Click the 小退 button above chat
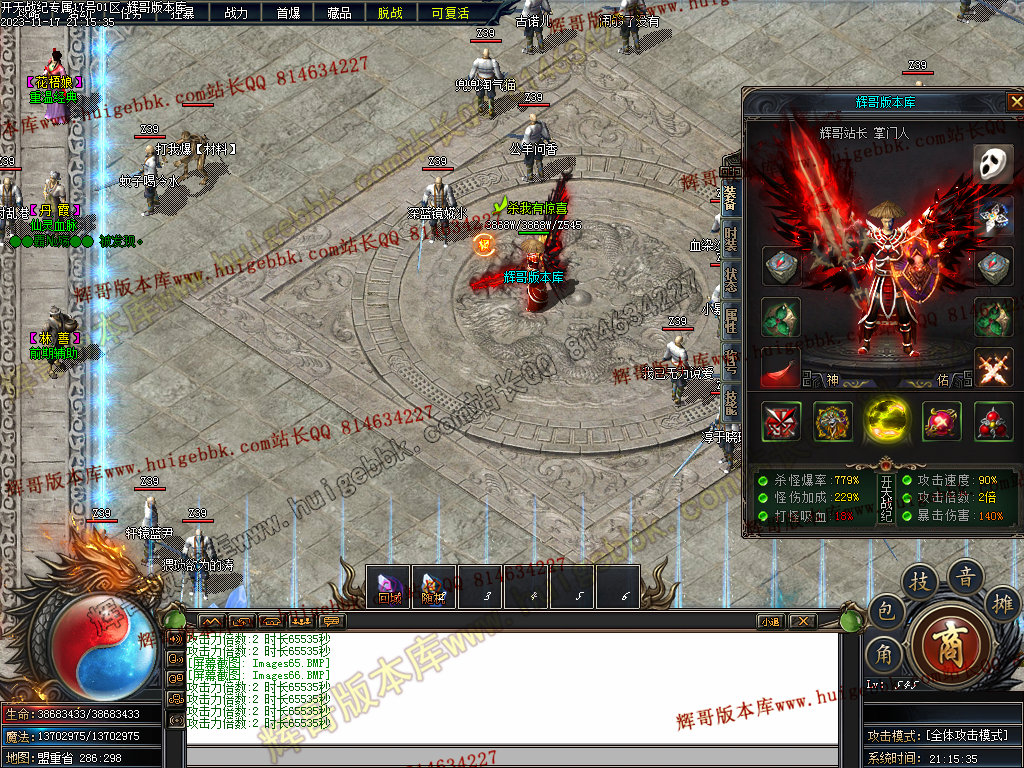Viewport: 1024px width, 768px height. point(769,621)
